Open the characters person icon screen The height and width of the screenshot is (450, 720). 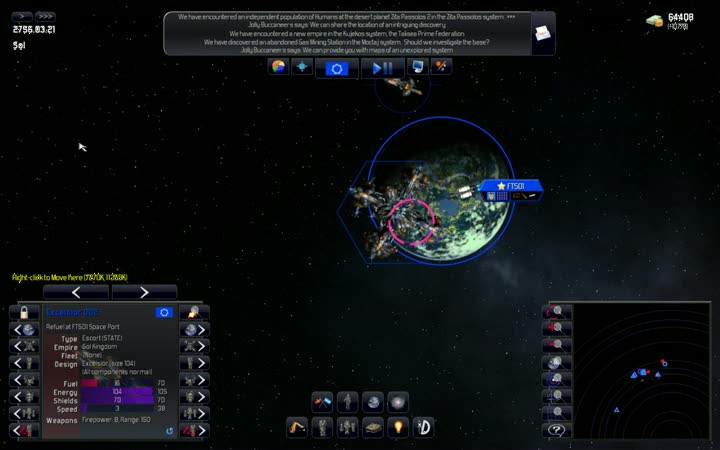click(348, 402)
